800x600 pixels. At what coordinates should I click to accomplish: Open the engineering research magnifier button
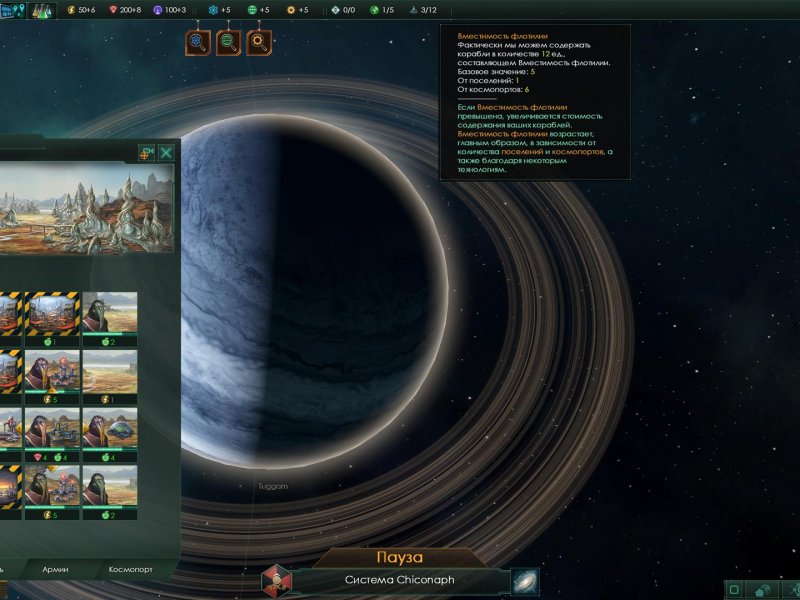pyautogui.click(x=259, y=42)
